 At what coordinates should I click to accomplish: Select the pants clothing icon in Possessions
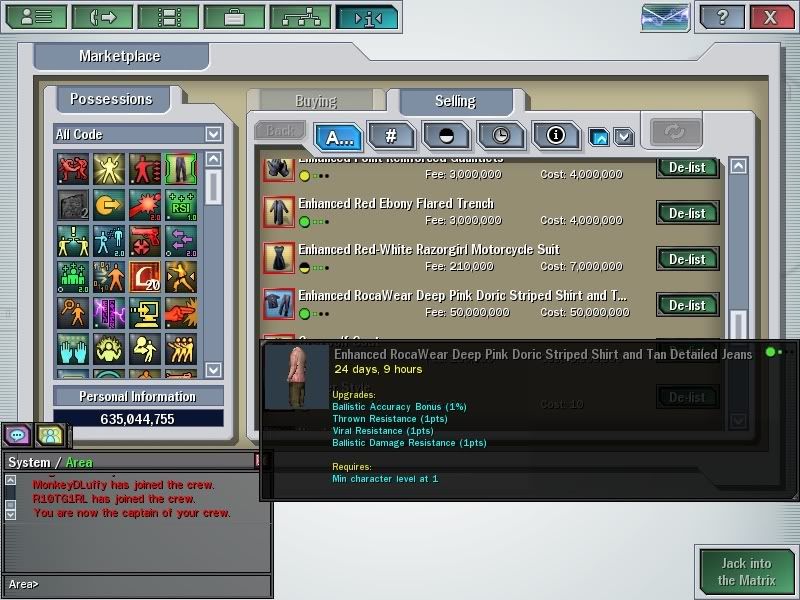(x=180, y=169)
